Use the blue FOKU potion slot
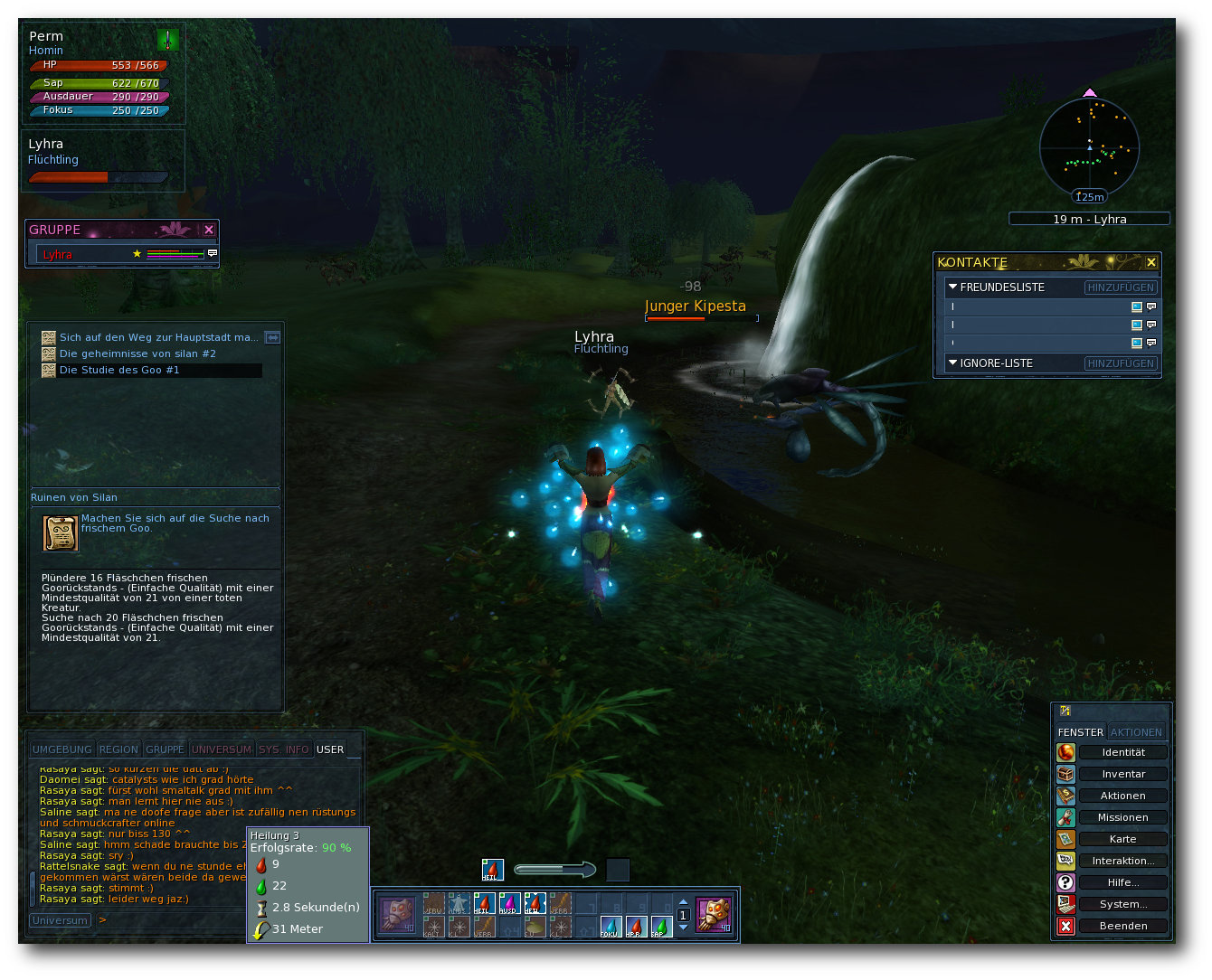Screen dimensions: 1212x980 (611, 927)
